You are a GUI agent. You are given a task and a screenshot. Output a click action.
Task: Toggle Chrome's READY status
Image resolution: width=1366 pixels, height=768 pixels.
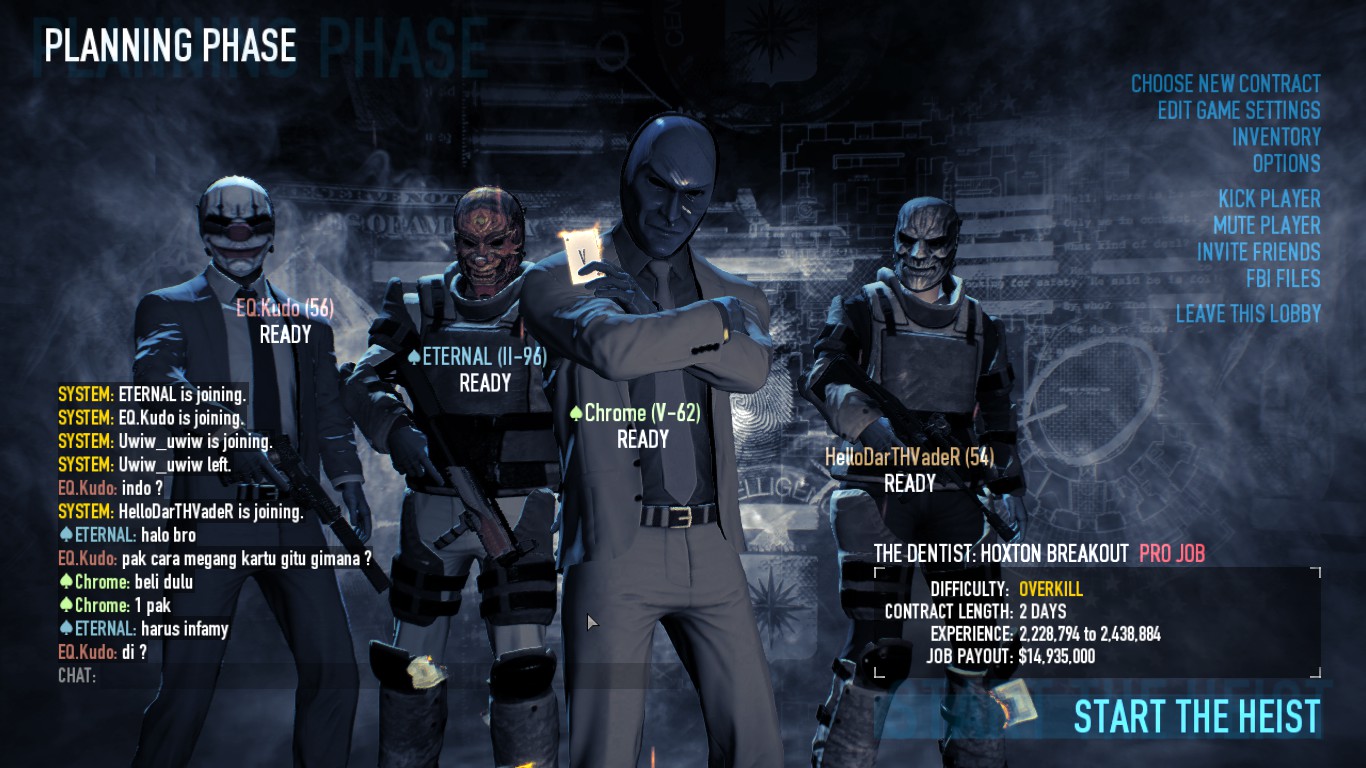click(642, 438)
